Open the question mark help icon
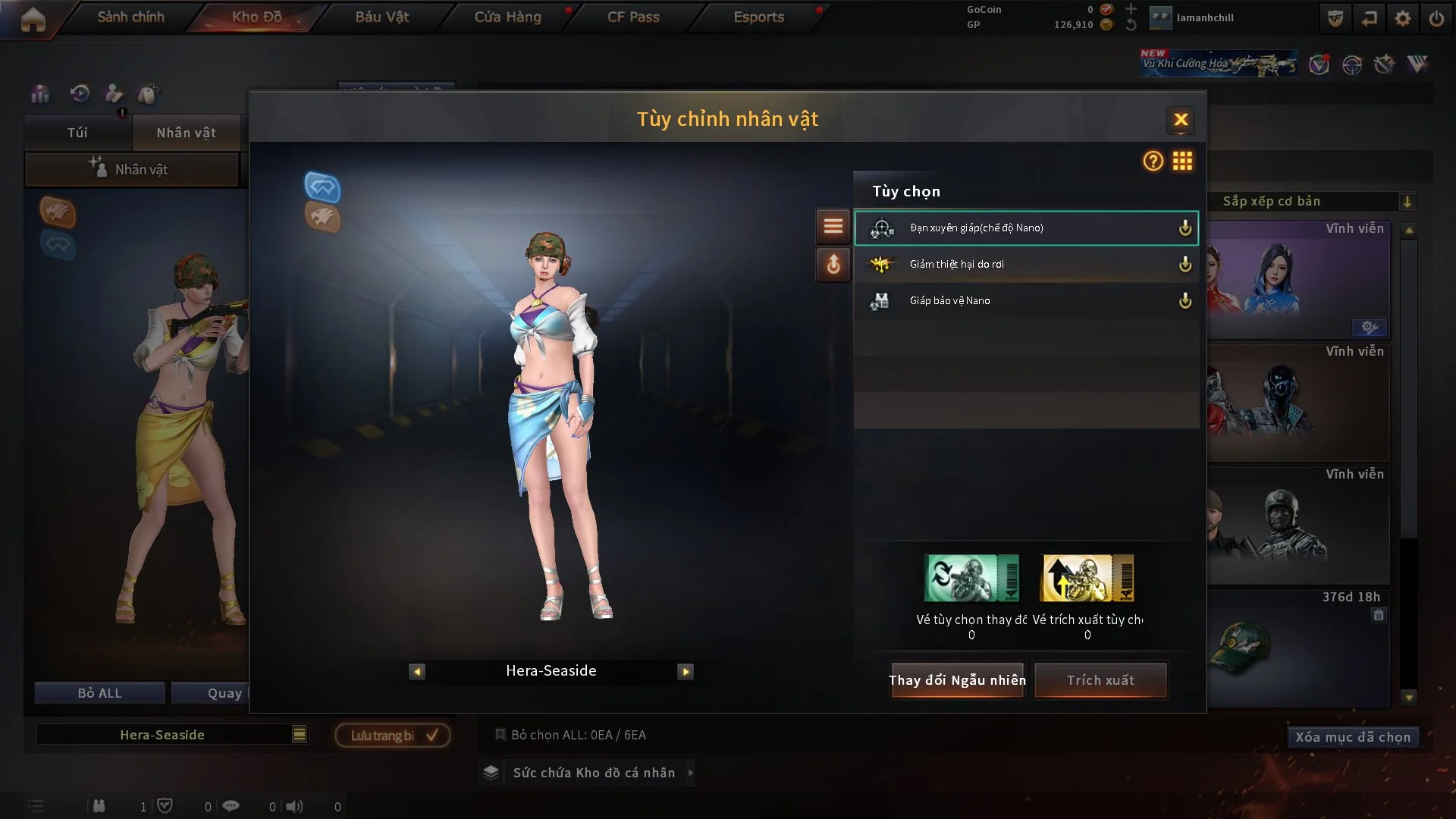1456x819 pixels. tap(1153, 161)
